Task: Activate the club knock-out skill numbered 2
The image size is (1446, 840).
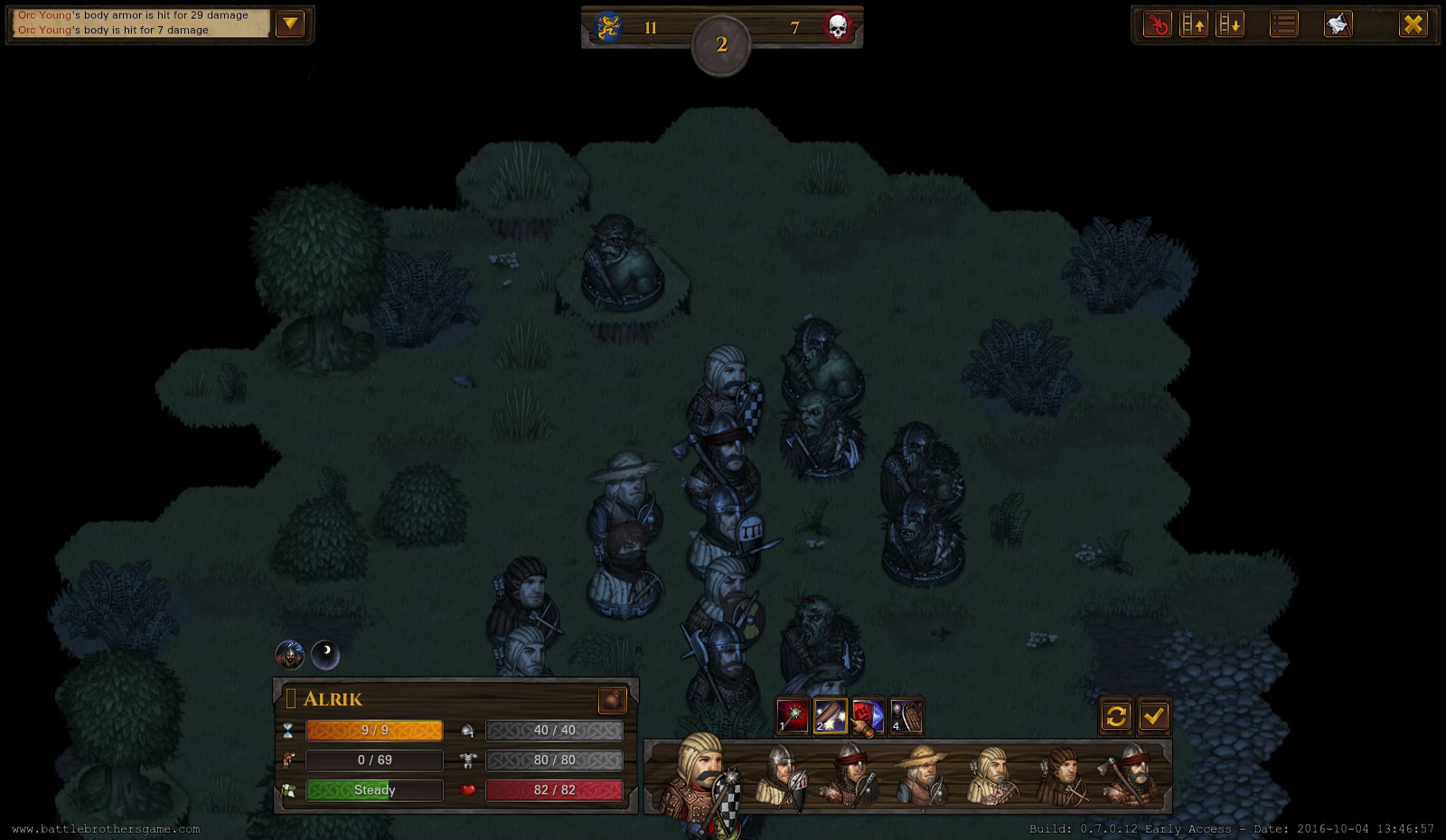Action: [831, 716]
